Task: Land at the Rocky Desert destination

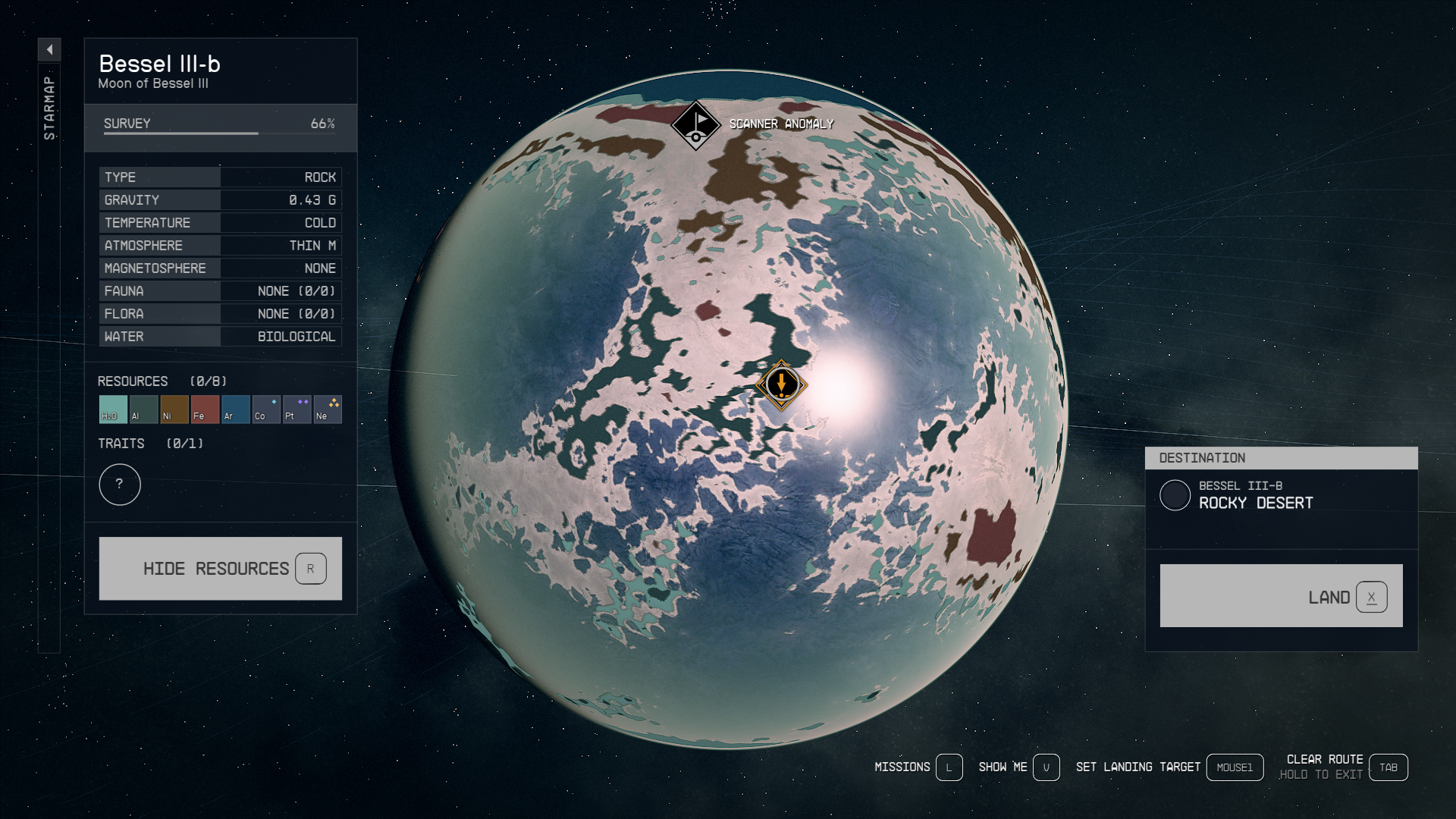Action: [1281, 596]
